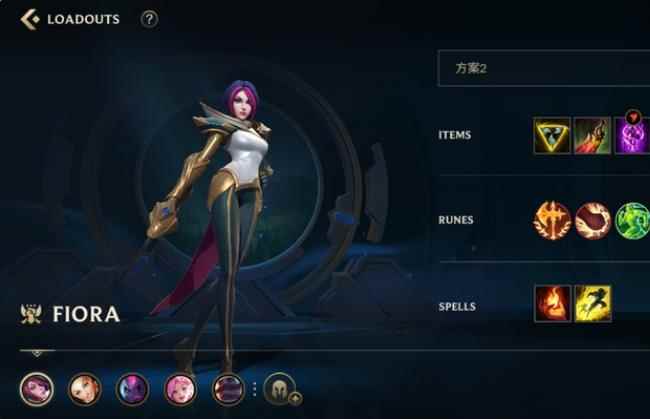Open the question mark help button

(x=149, y=19)
